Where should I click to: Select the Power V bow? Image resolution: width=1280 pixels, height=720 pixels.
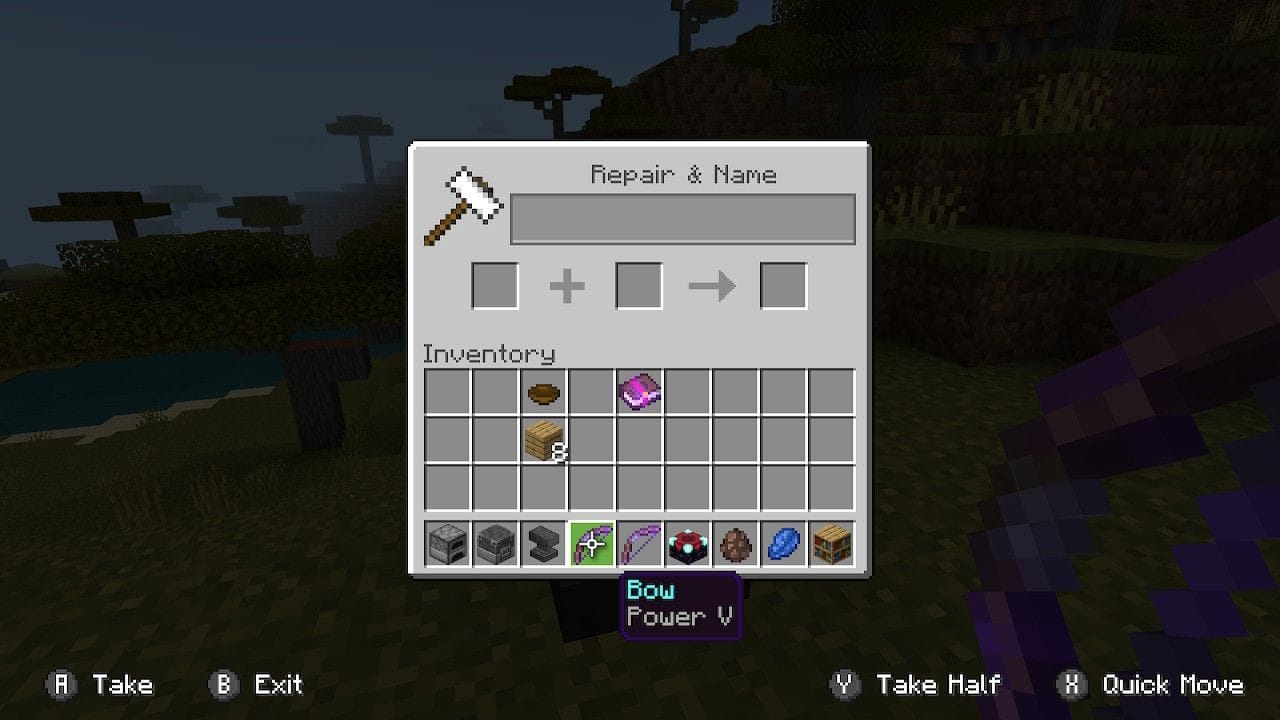point(638,543)
